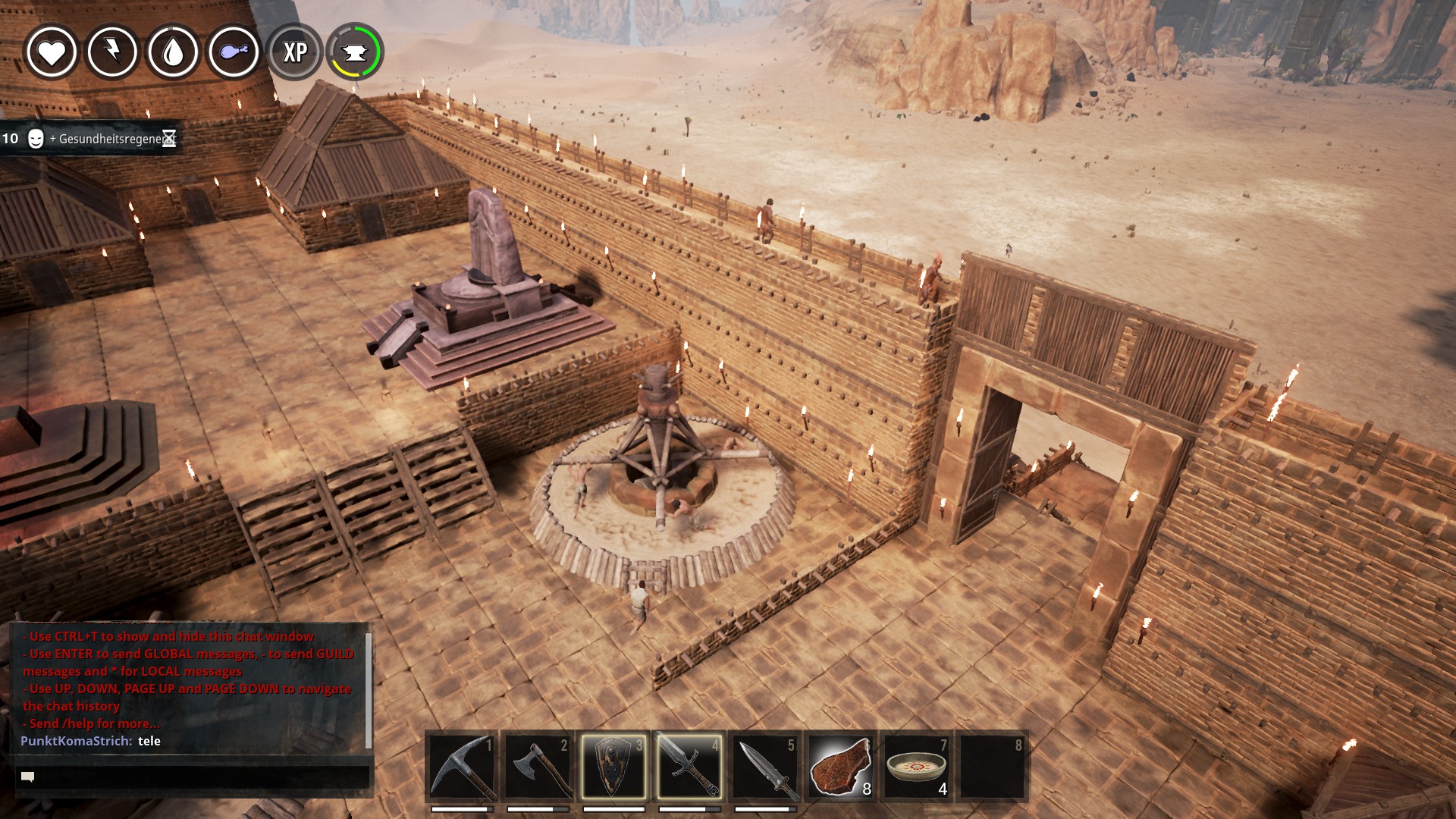
Task: Click the water drop thirst icon
Action: [173, 52]
